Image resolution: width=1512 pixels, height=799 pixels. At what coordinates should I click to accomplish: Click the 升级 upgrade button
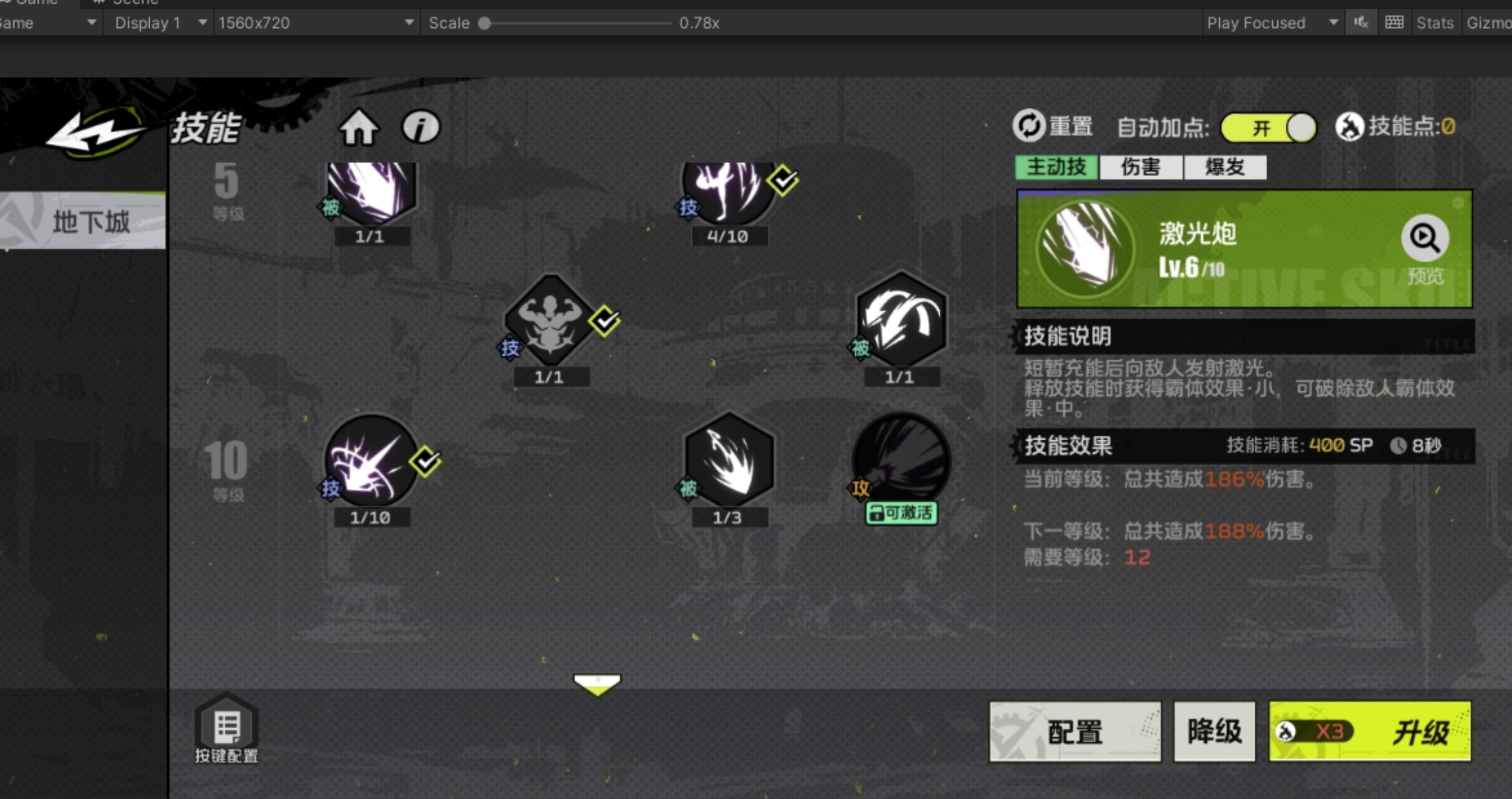pyautogui.click(x=1369, y=731)
